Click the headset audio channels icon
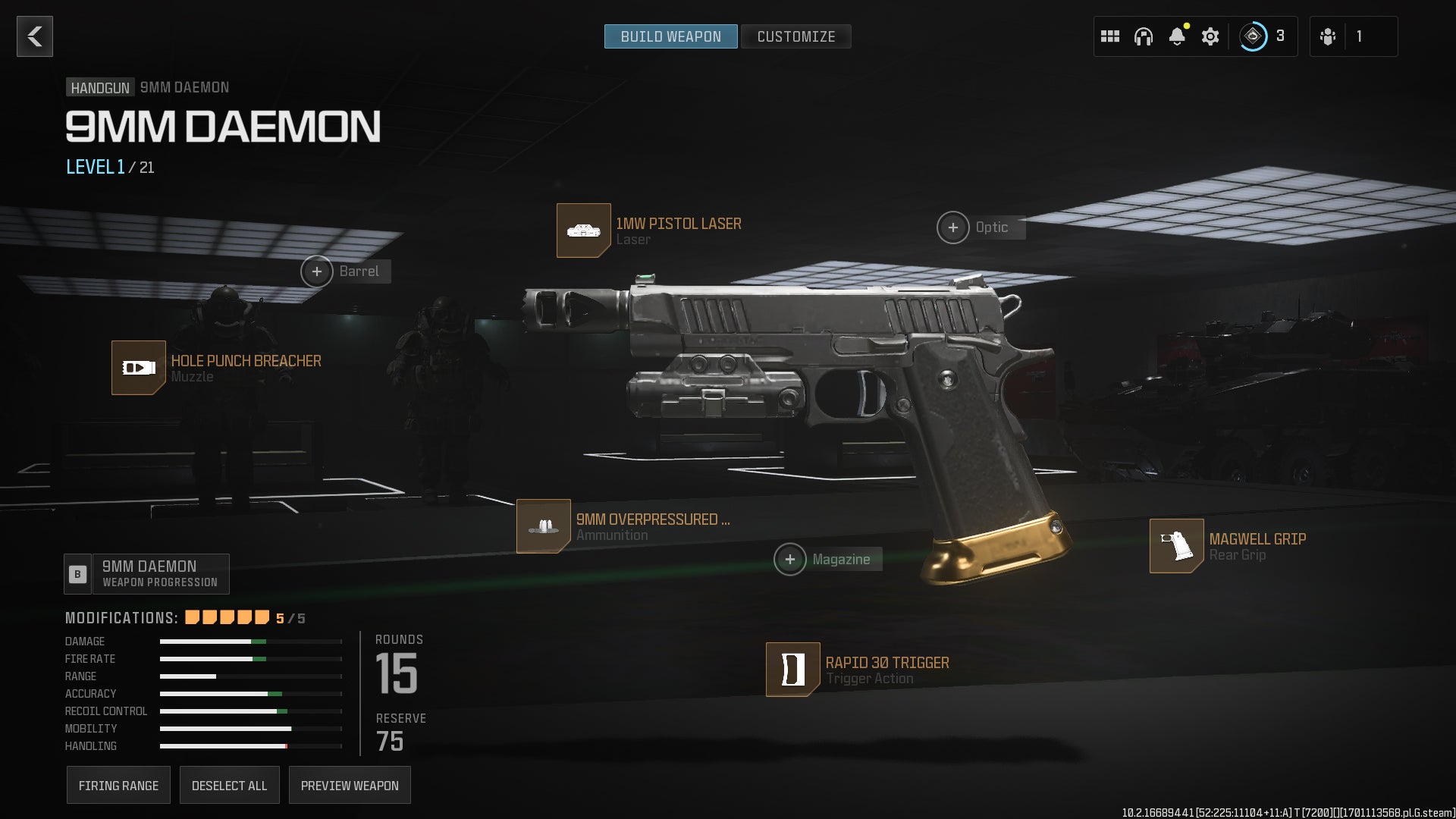The height and width of the screenshot is (819, 1456). click(1144, 36)
